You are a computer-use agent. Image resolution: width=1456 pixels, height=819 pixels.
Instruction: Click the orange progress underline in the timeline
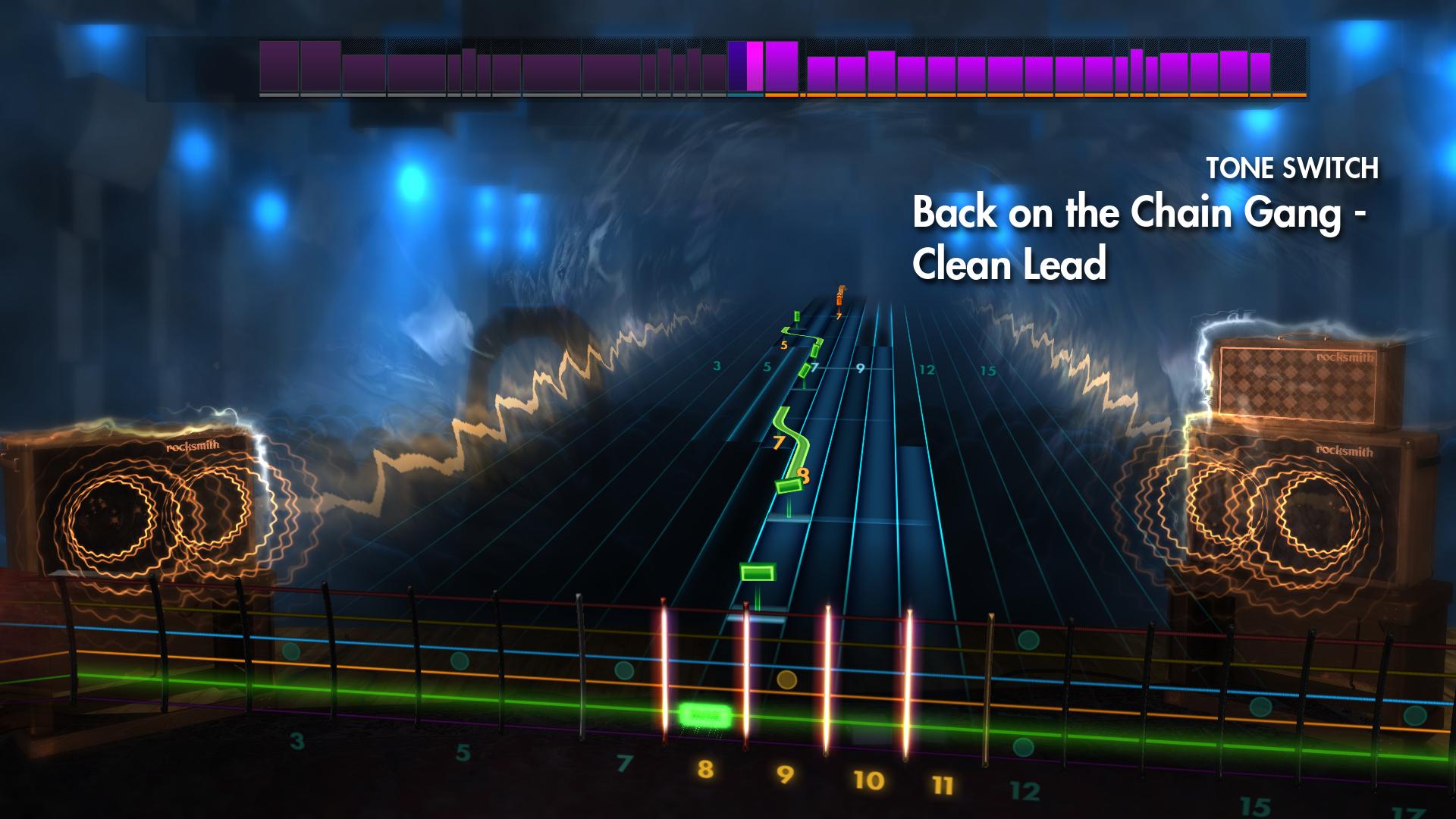click(1031, 96)
